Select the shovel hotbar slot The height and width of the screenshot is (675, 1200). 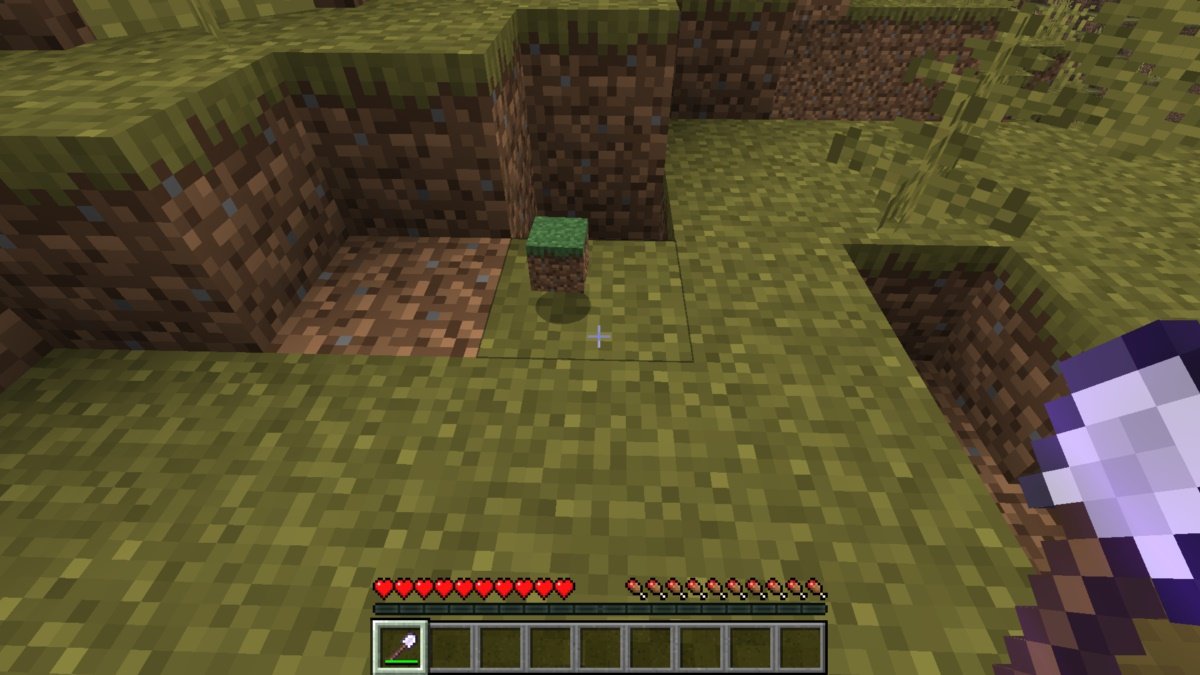(x=400, y=646)
